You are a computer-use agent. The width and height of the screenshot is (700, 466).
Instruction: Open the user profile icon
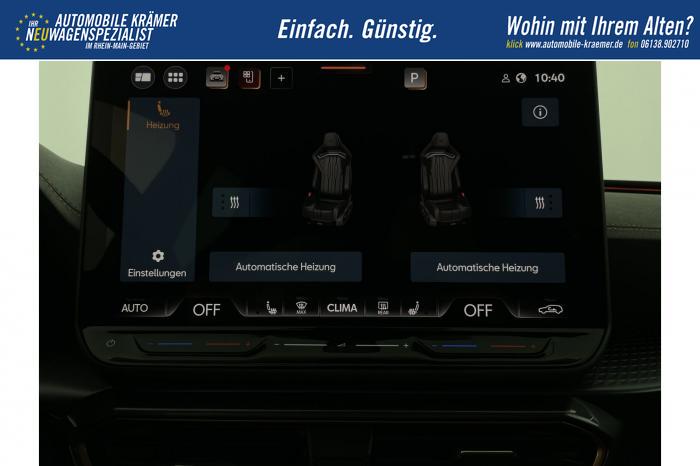point(506,78)
